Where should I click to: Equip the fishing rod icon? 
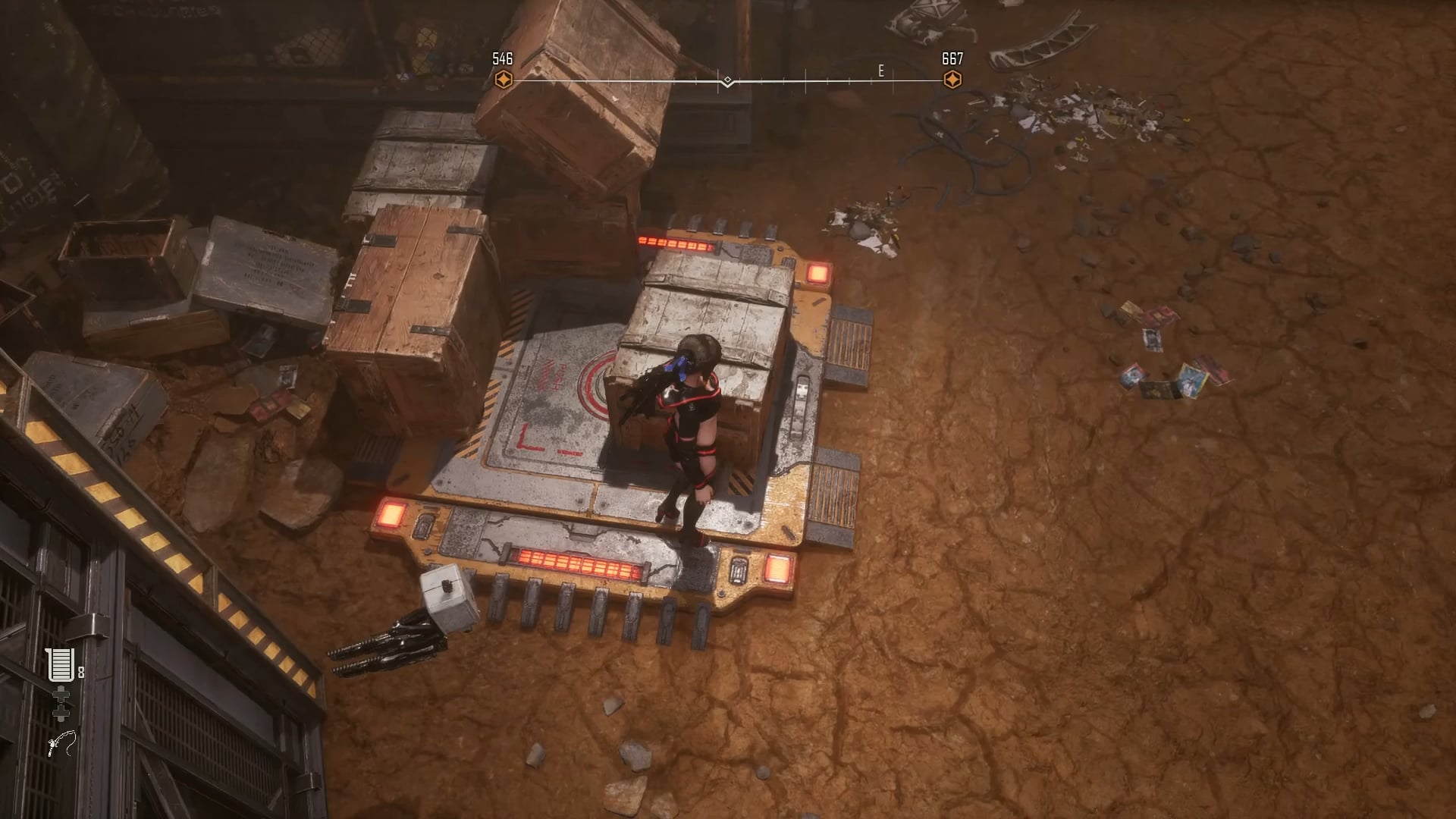[61, 743]
